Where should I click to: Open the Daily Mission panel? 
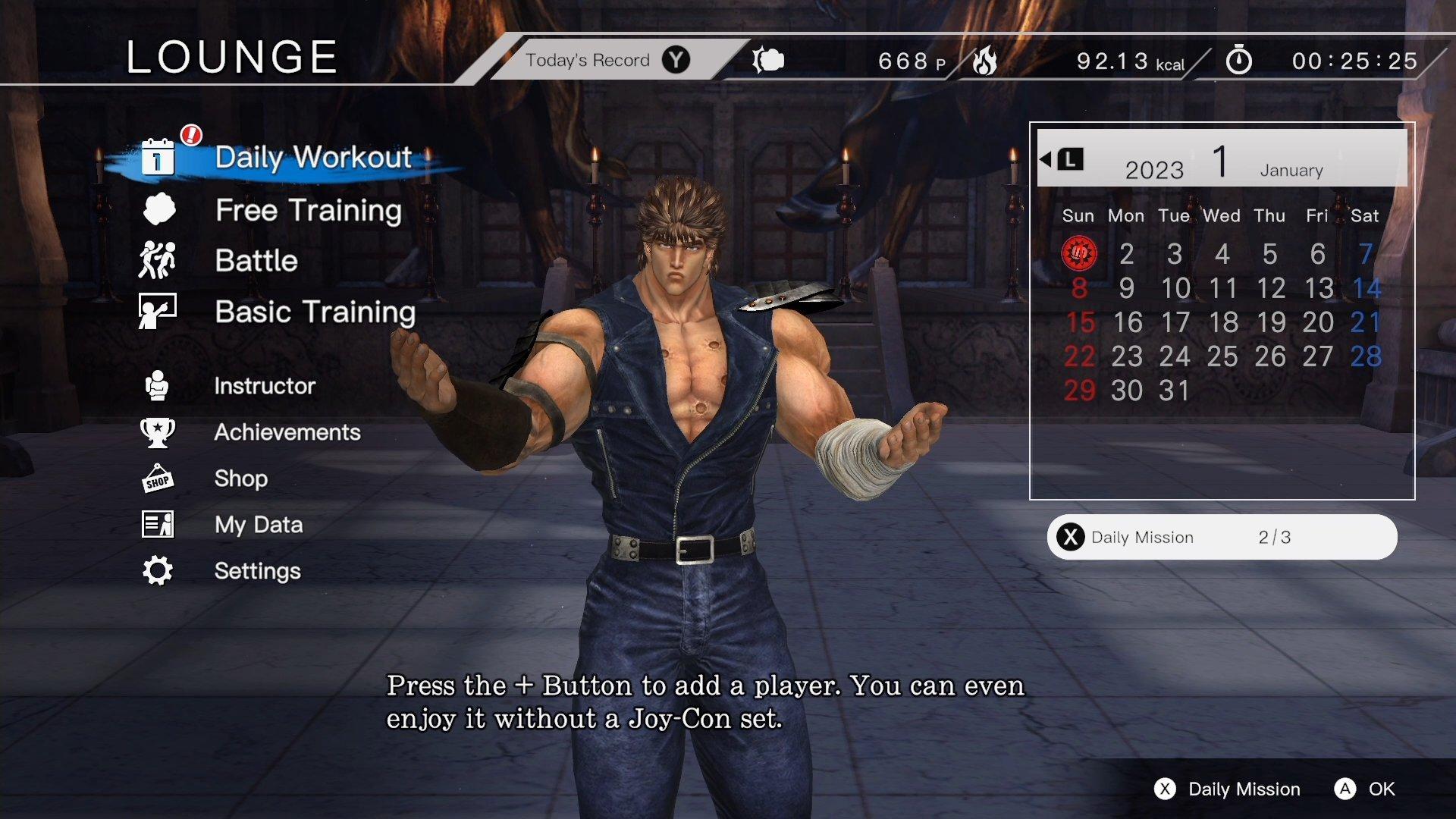coord(1221,537)
